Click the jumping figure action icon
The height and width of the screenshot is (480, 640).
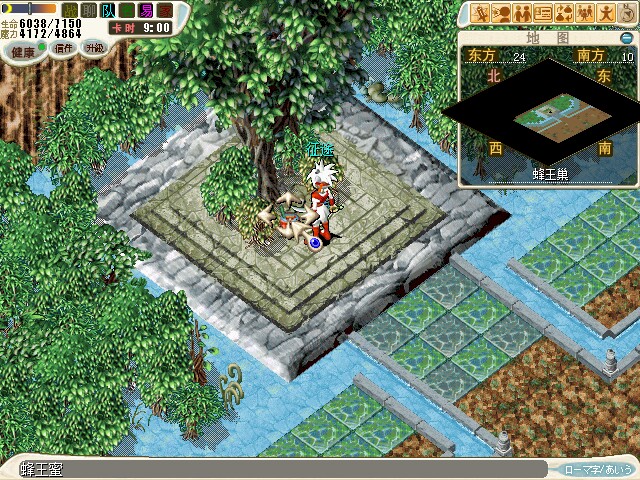point(606,13)
